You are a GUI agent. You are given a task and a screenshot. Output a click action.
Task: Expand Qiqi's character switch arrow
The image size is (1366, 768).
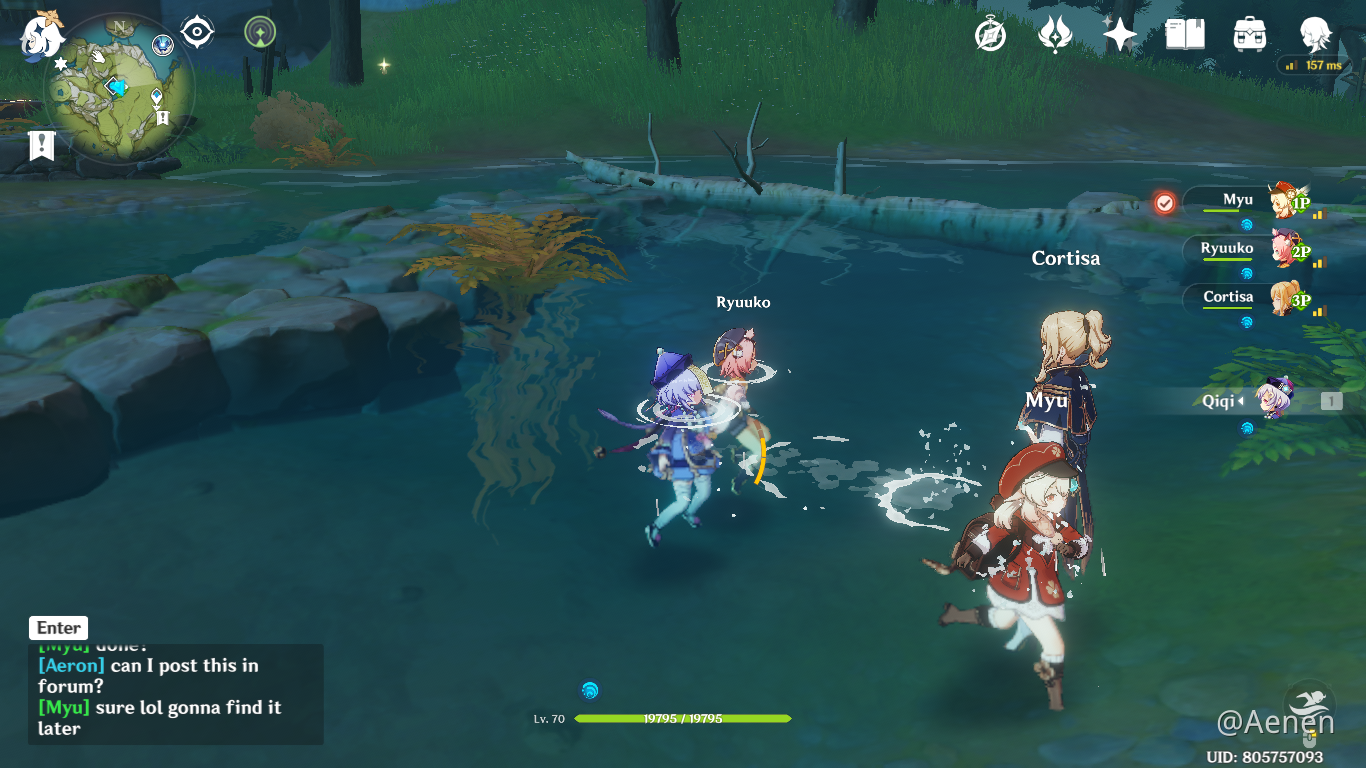(1239, 400)
